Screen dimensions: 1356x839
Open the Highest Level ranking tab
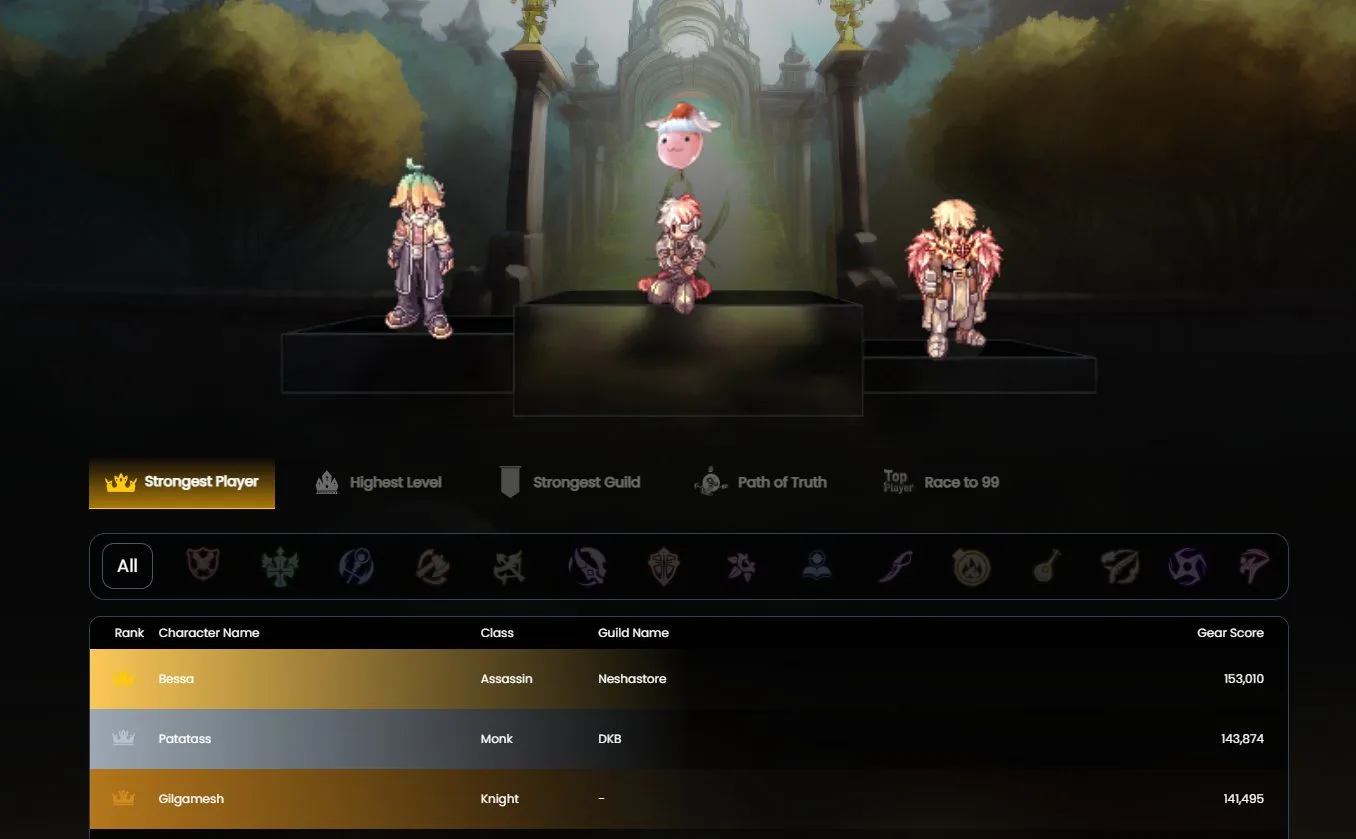click(x=379, y=483)
